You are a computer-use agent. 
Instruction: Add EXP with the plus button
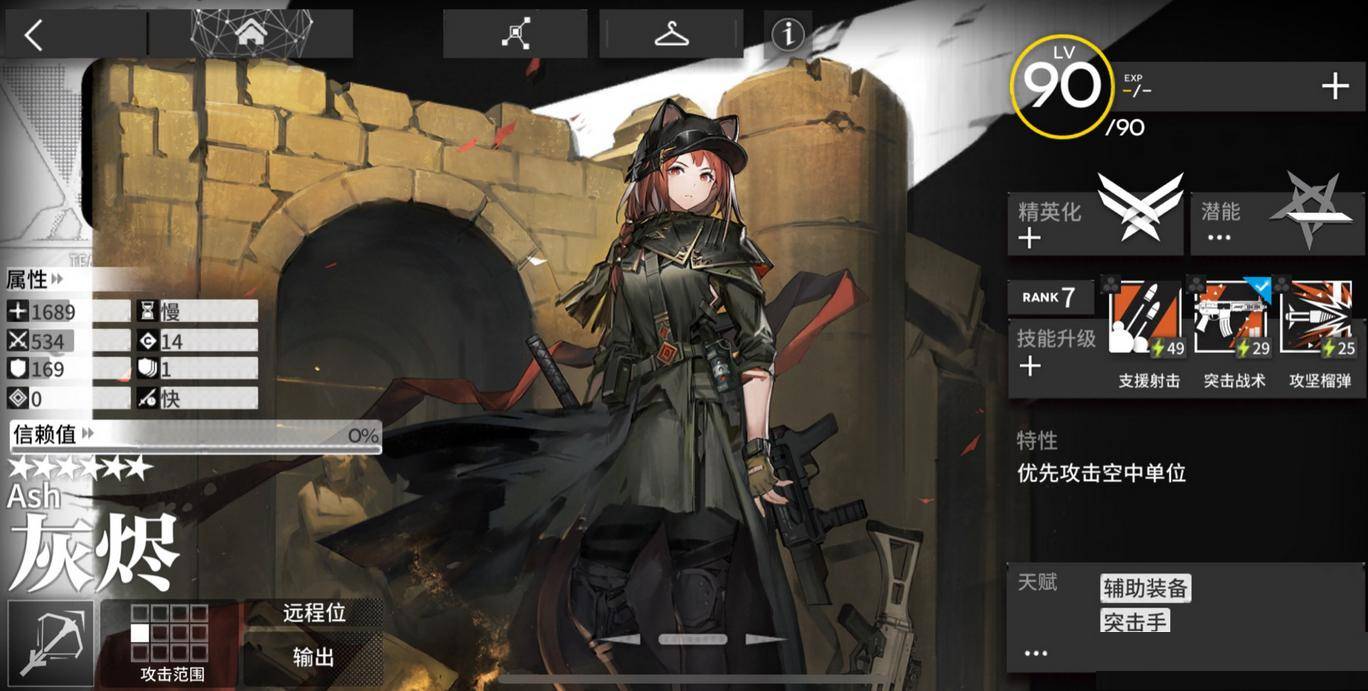point(1335,87)
